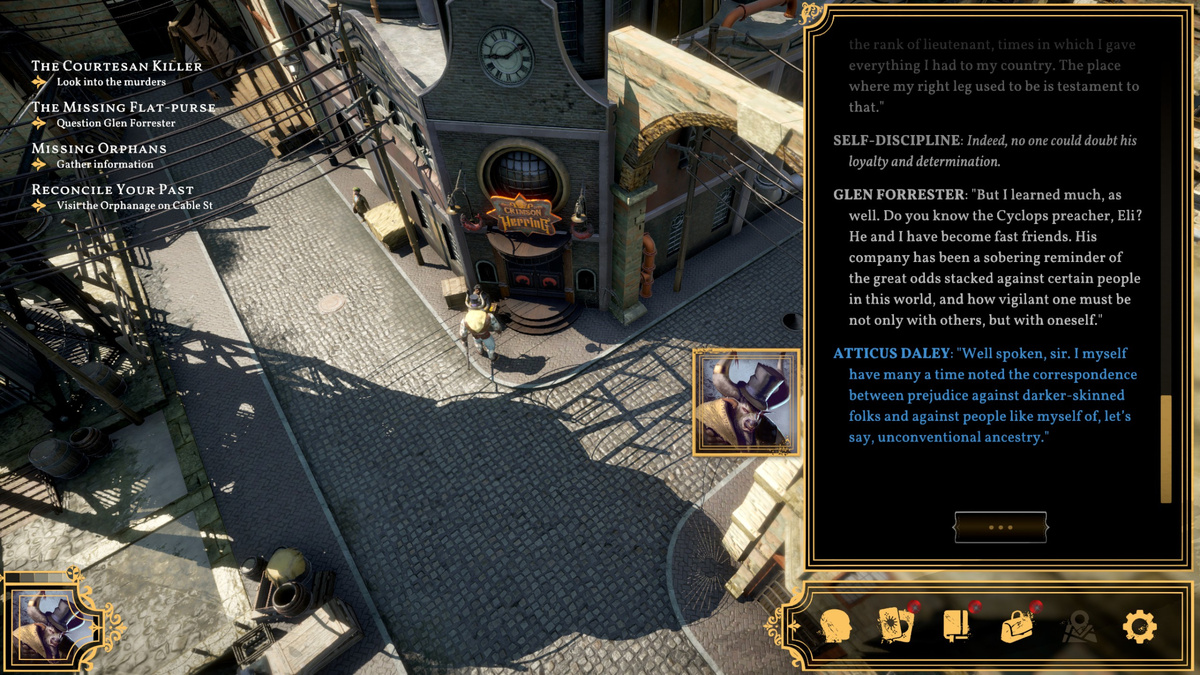Click the dialogue panel scrollbar handle

(1165, 449)
